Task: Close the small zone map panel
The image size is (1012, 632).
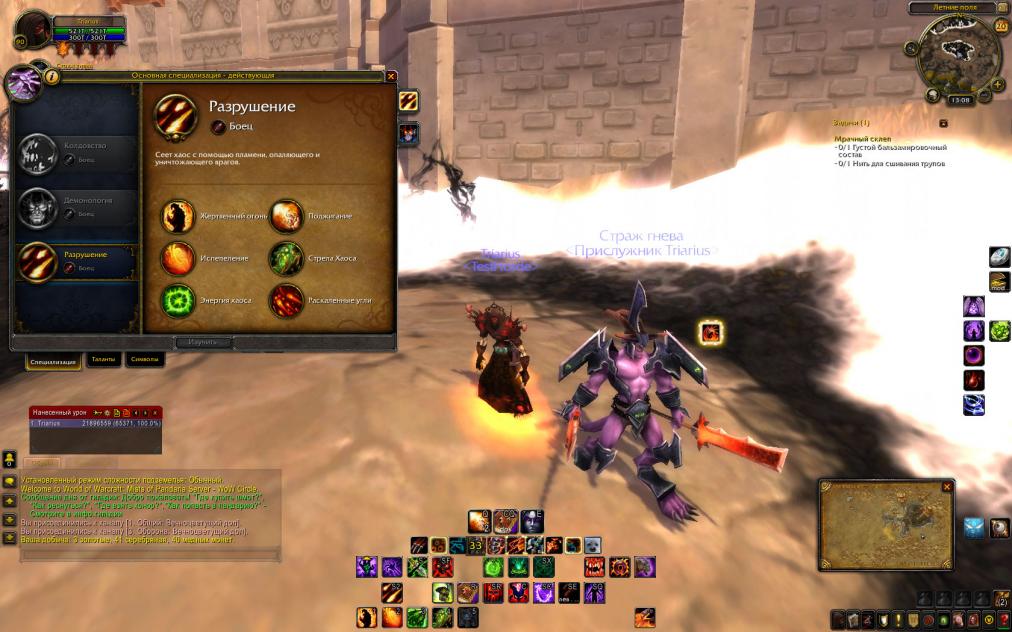Action: (x=947, y=487)
